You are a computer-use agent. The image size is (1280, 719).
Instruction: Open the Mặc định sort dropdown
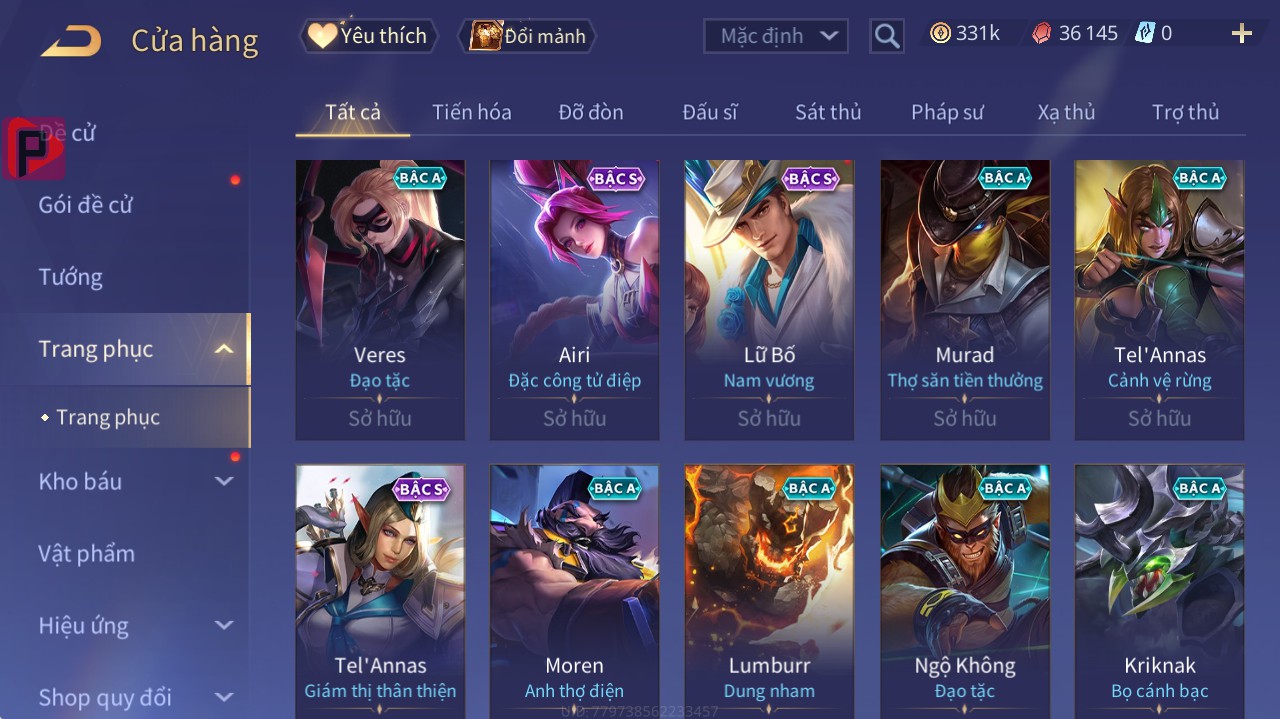776,36
